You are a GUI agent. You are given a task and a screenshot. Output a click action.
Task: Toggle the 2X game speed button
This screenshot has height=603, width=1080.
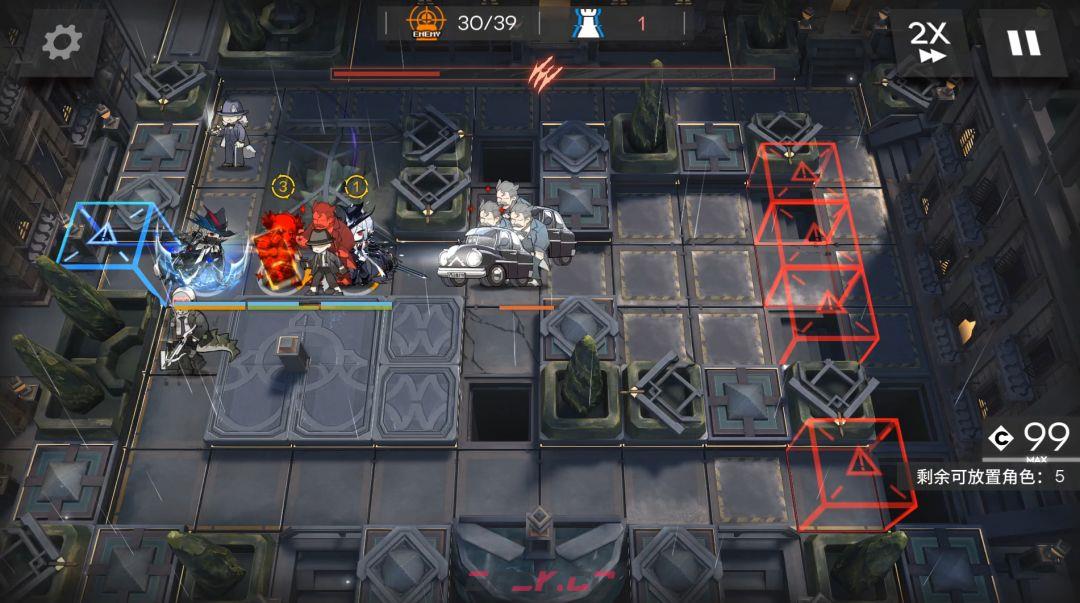tap(928, 43)
